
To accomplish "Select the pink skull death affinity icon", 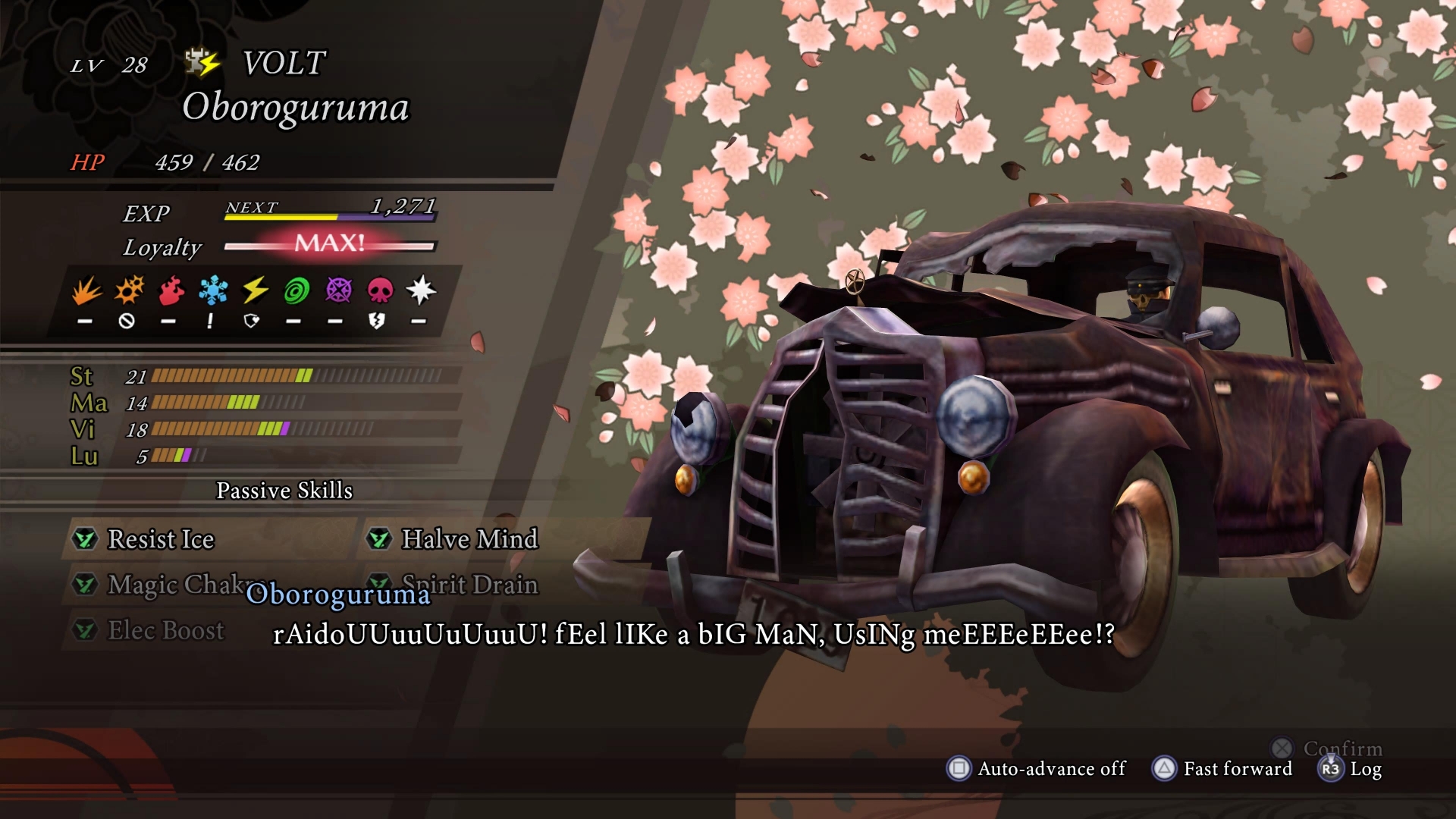I will pos(380,290).
